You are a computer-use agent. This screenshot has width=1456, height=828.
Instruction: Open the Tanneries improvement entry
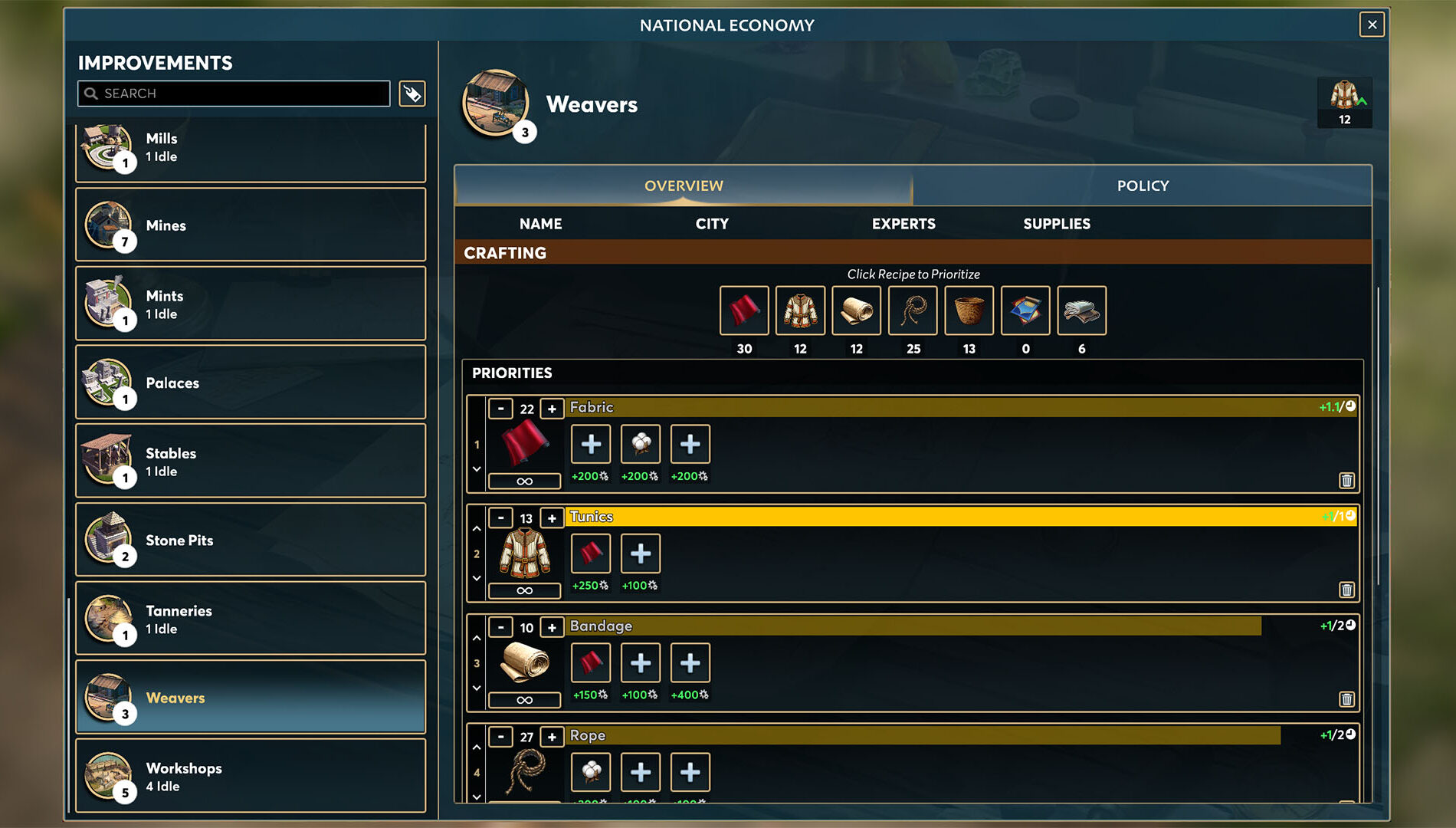pos(251,619)
